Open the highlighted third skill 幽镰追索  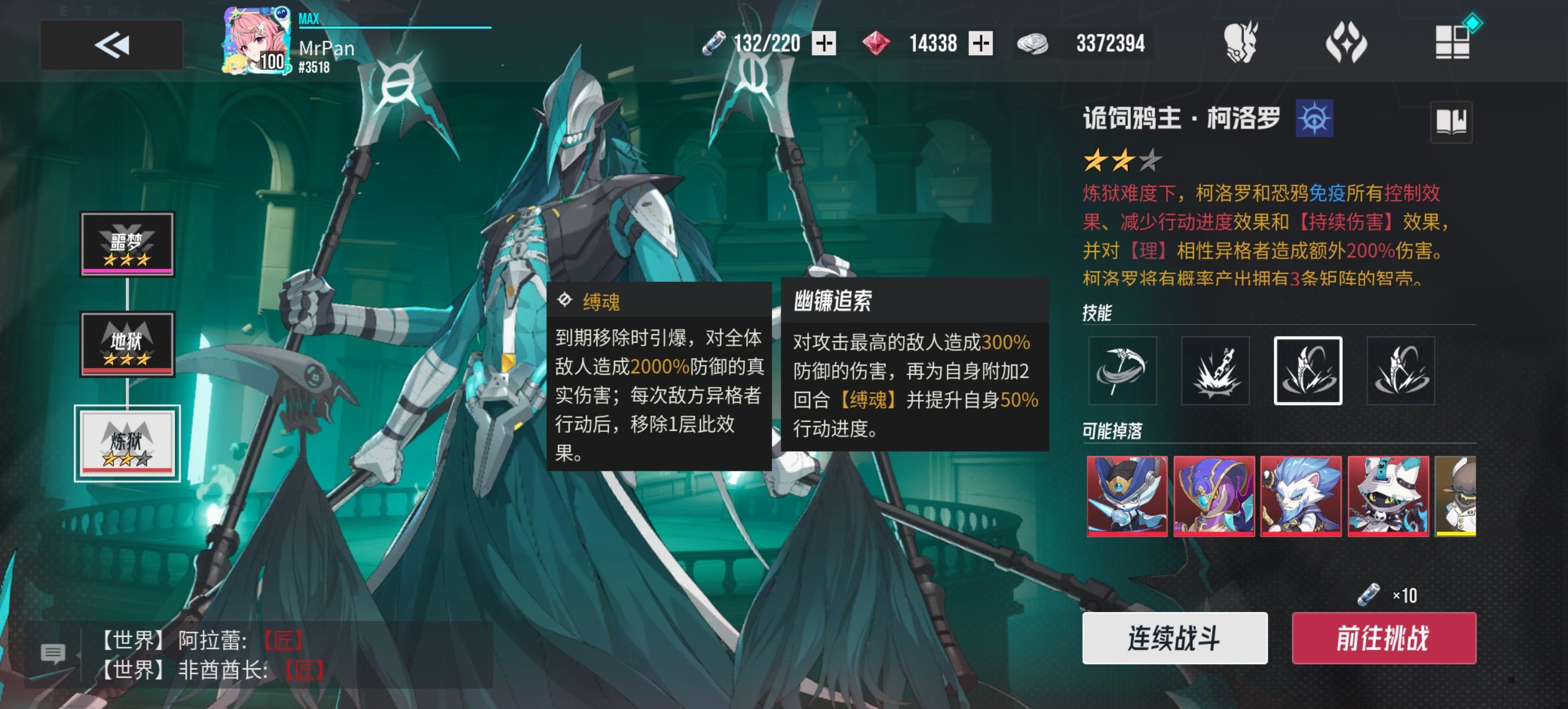[1307, 372]
